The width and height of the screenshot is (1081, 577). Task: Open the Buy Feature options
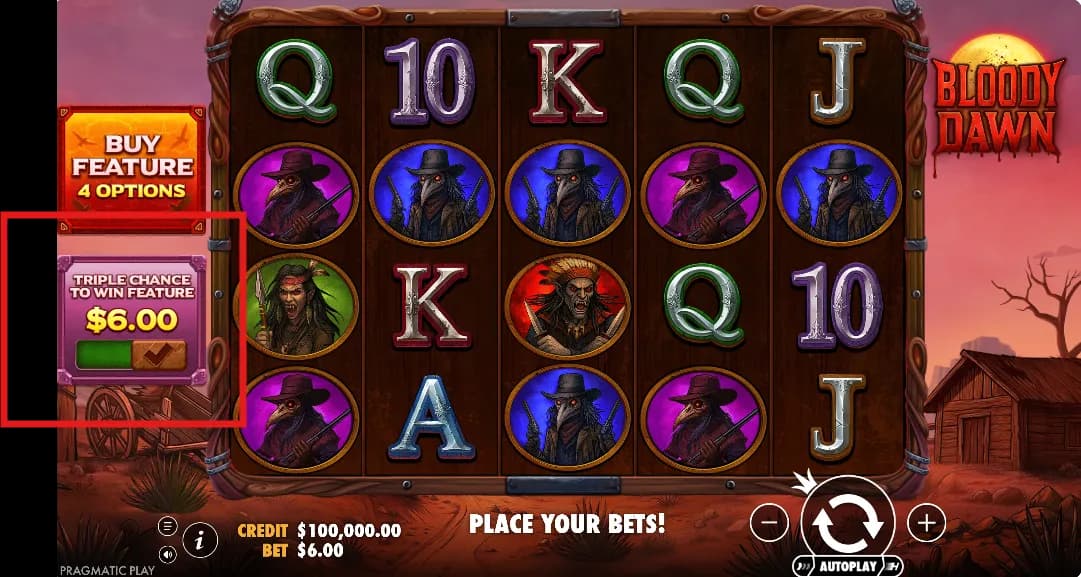pyautogui.click(x=132, y=166)
